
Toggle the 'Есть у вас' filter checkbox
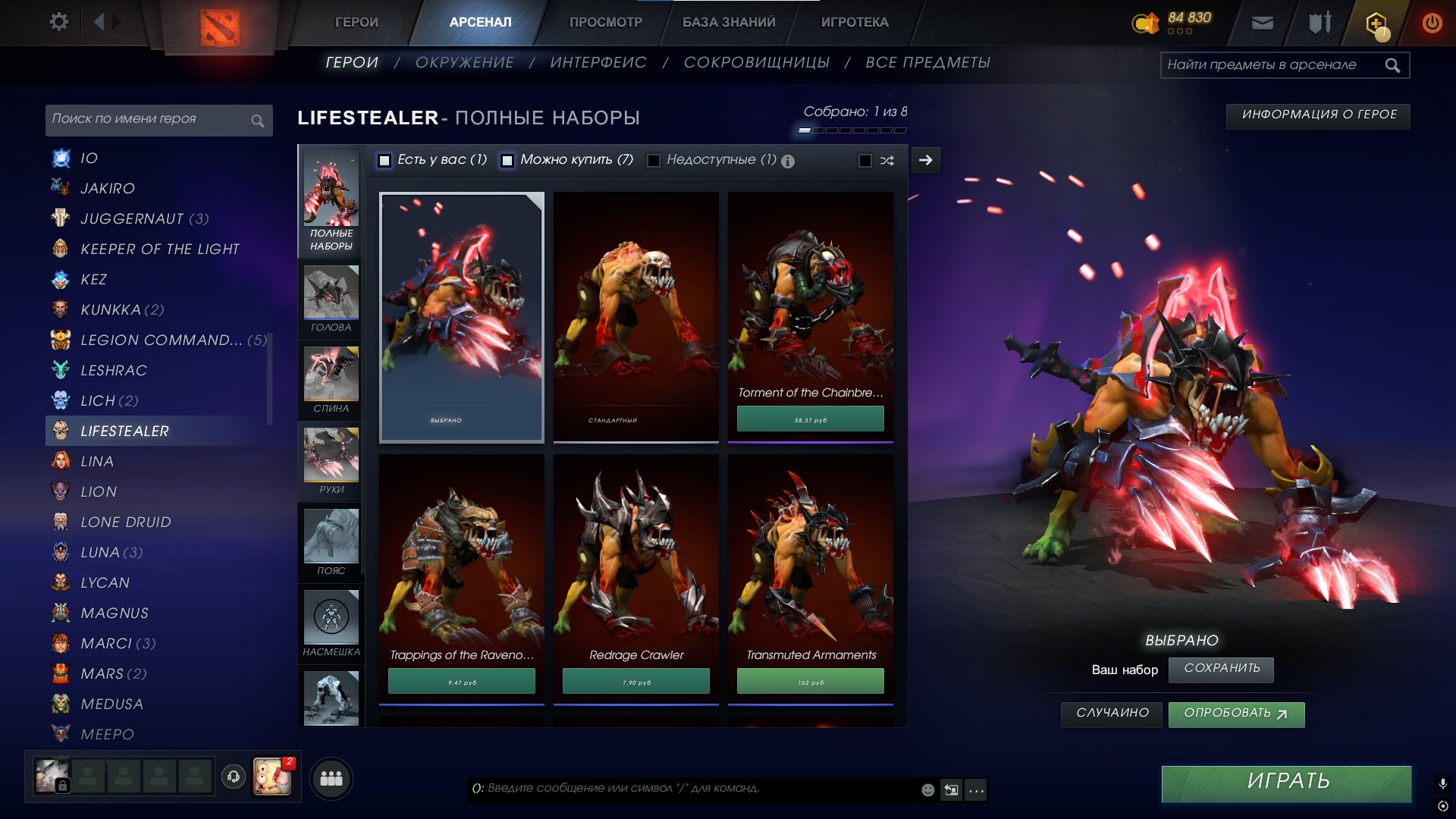[x=384, y=161]
